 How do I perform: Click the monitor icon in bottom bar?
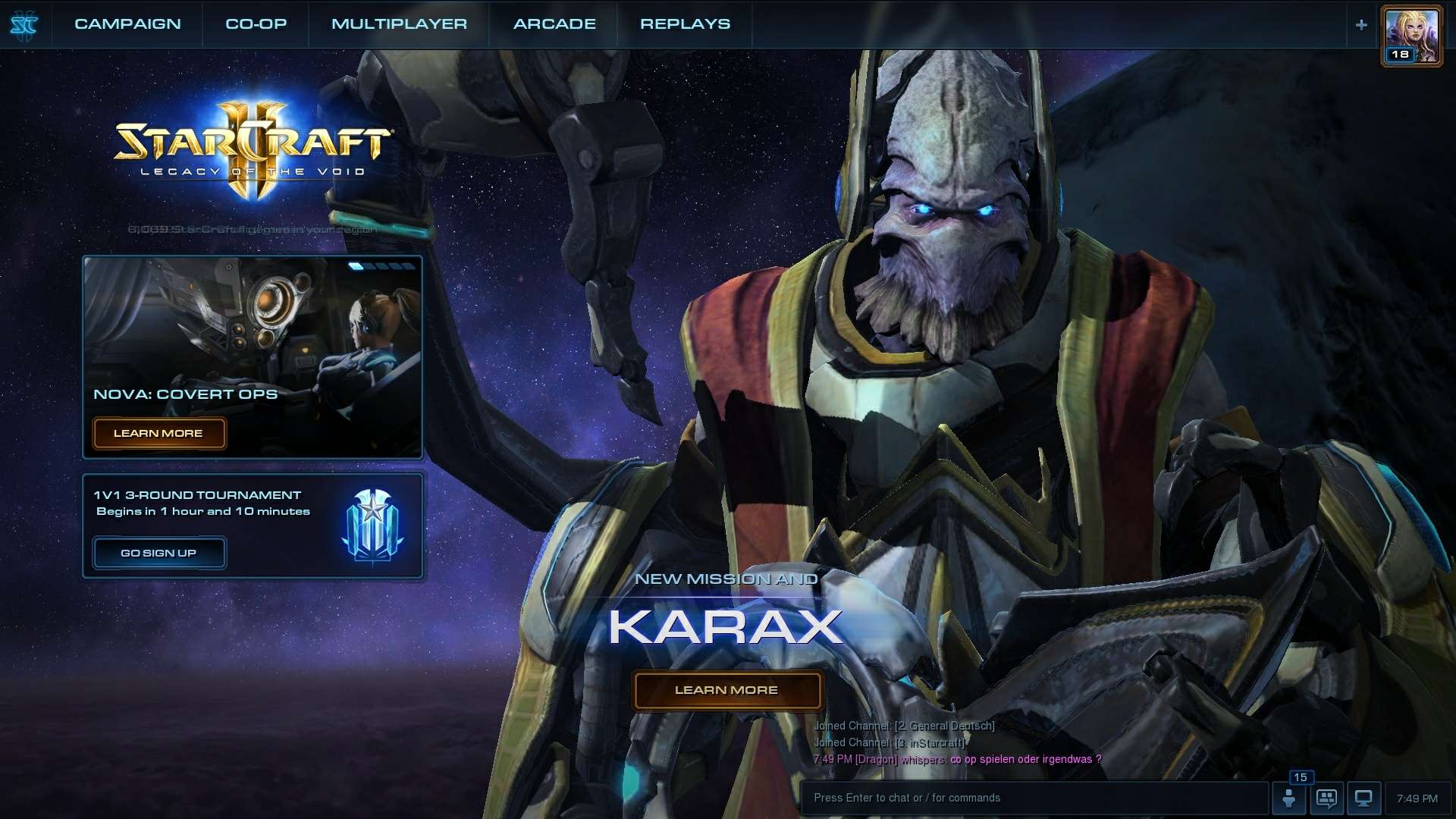click(1363, 799)
